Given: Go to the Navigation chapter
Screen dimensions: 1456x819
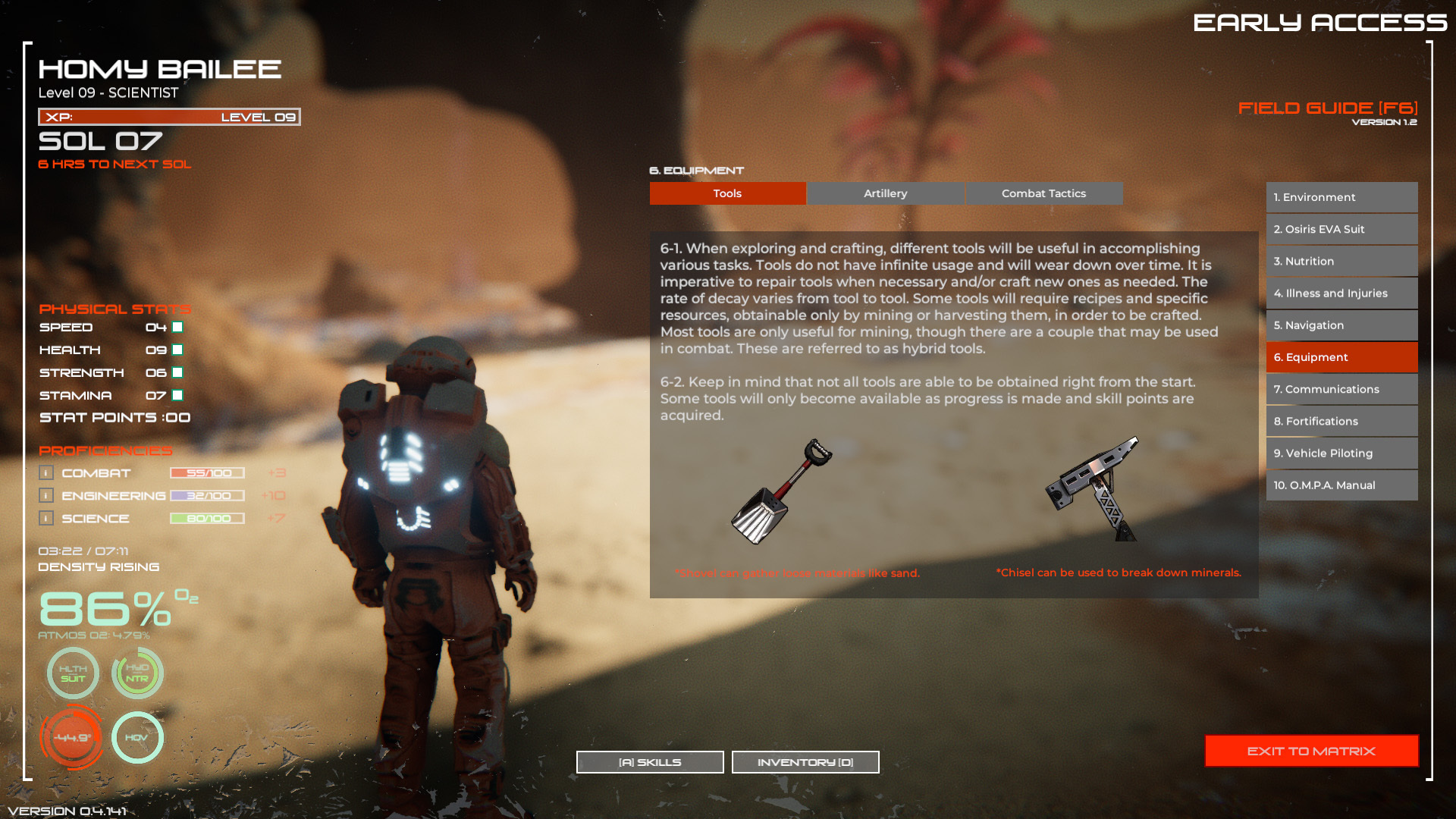Looking at the screenshot, I should click(1341, 325).
